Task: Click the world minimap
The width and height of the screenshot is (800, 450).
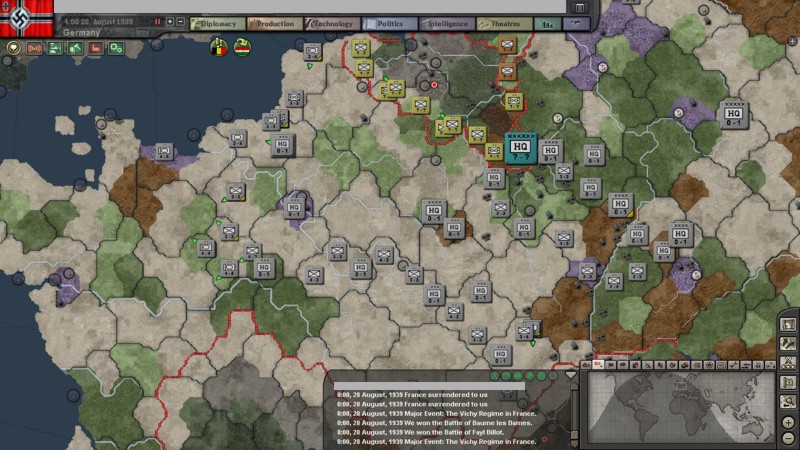Action: (679, 400)
